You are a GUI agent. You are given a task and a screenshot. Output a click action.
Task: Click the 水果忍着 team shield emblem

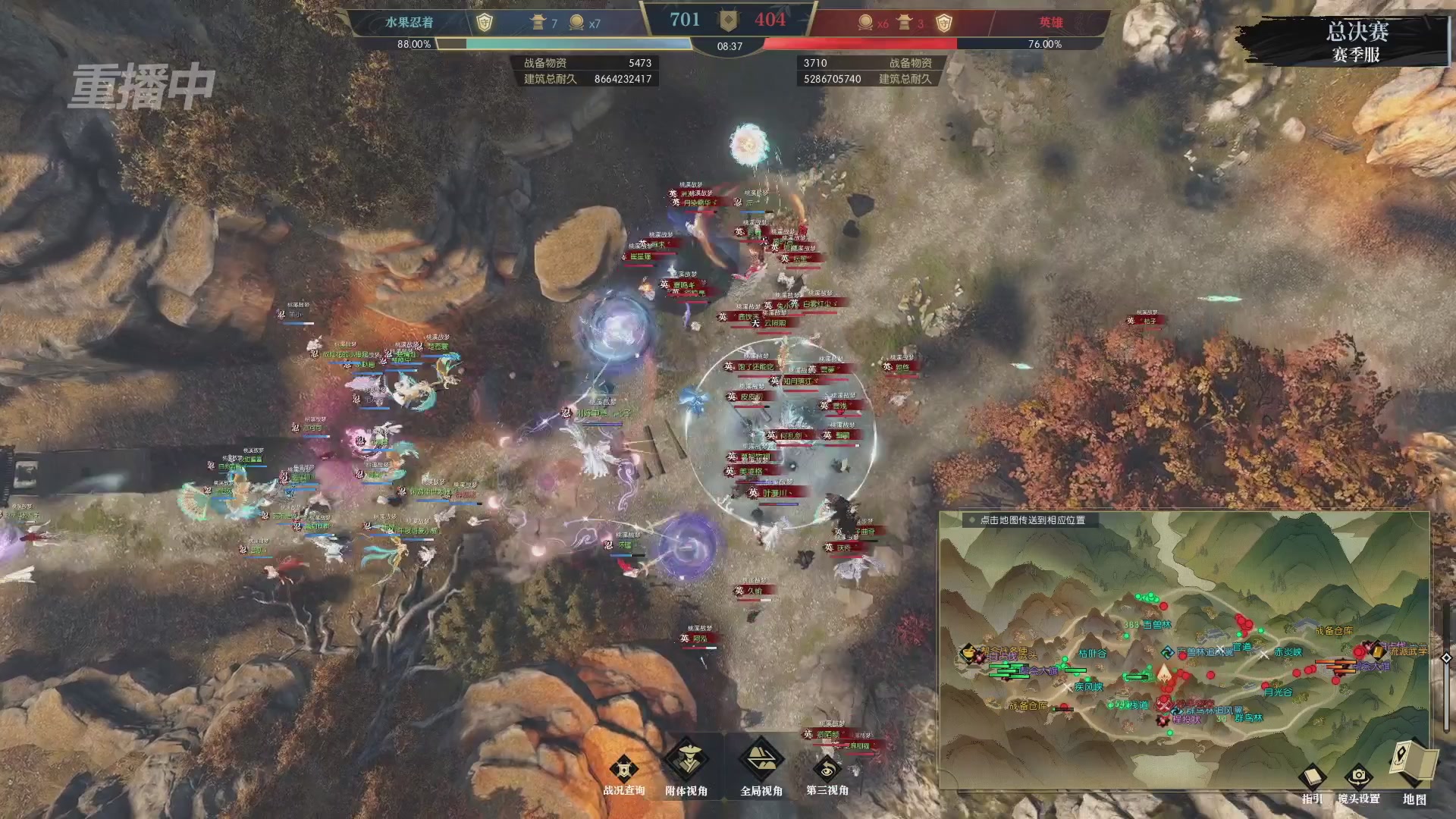pyautogui.click(x=485, y=23)
